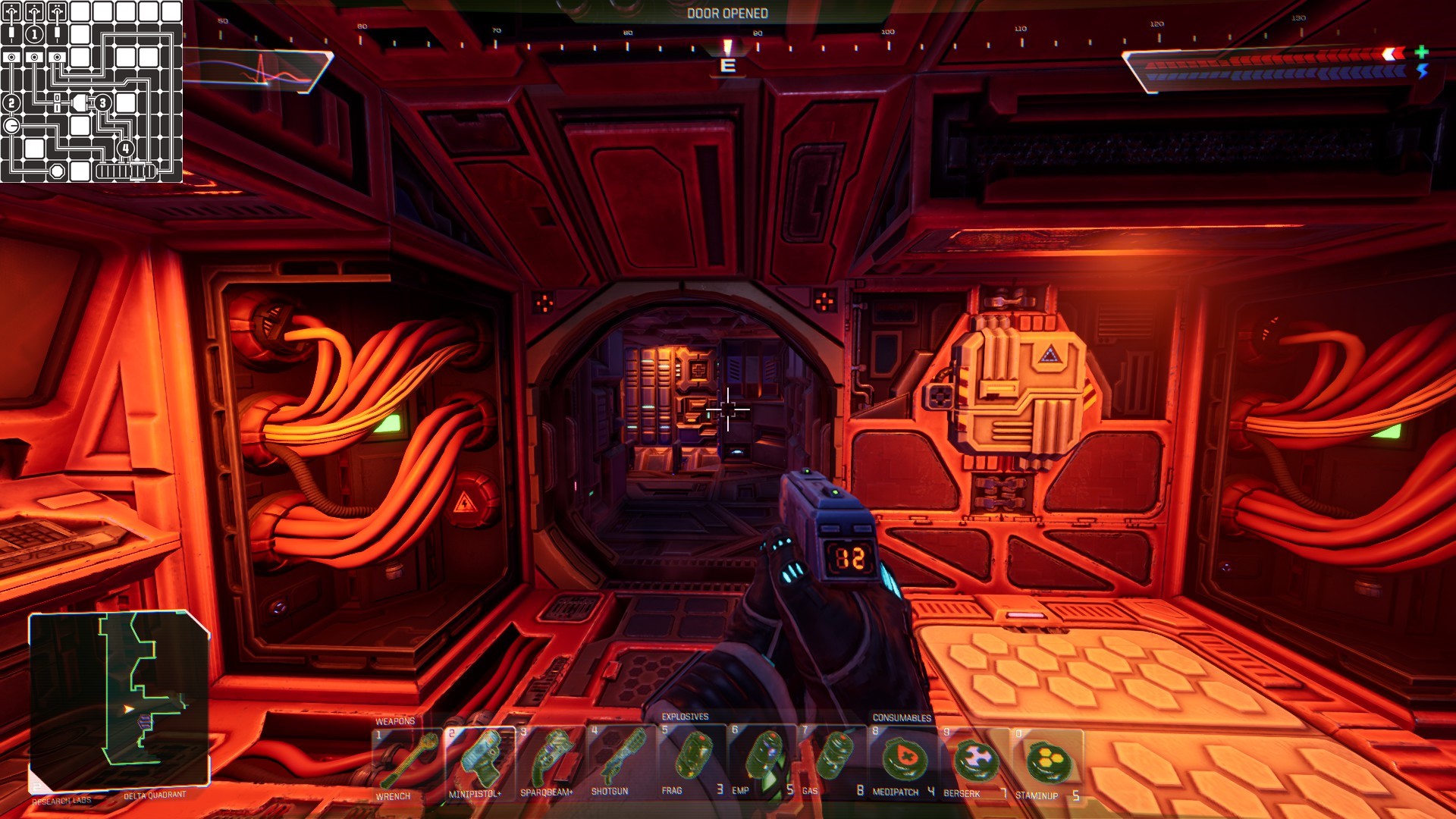Click the circuit map overlay image
The width and height of the screenshot is (1456, 819).
coord(91,91)
